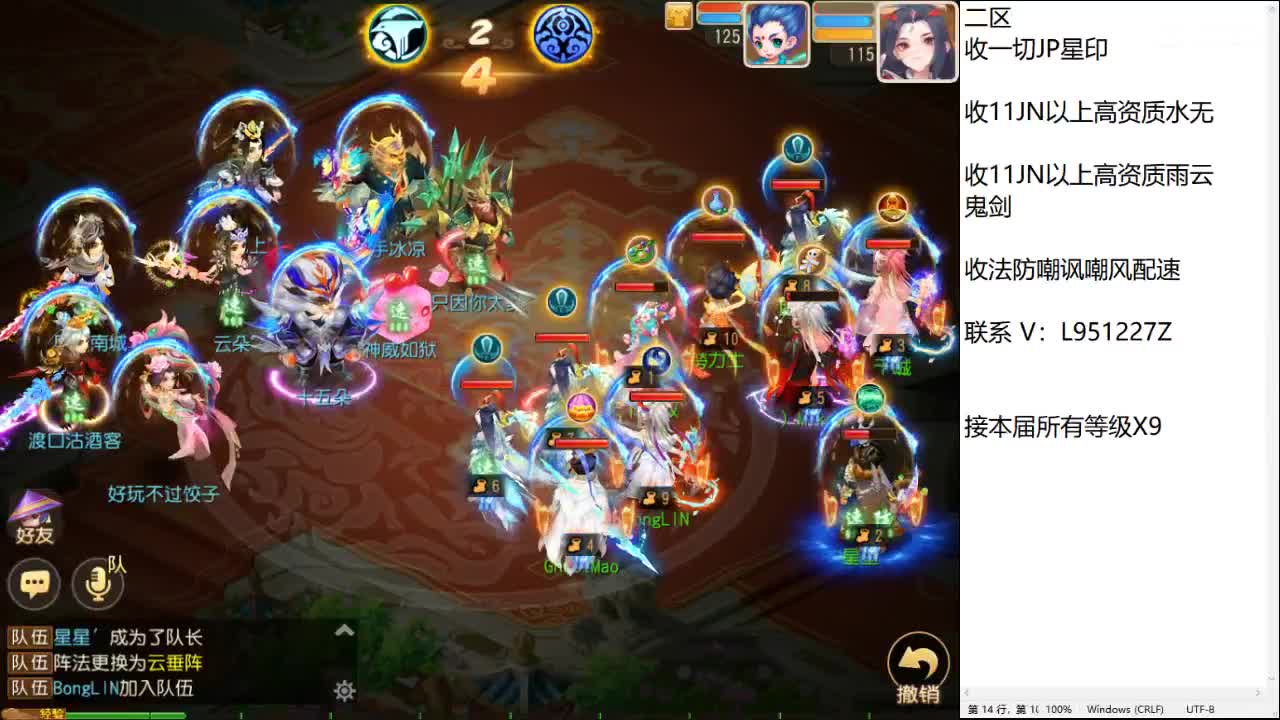Open the chat settings gear
The image size is (1280, 720).
(x=344, y=690)
